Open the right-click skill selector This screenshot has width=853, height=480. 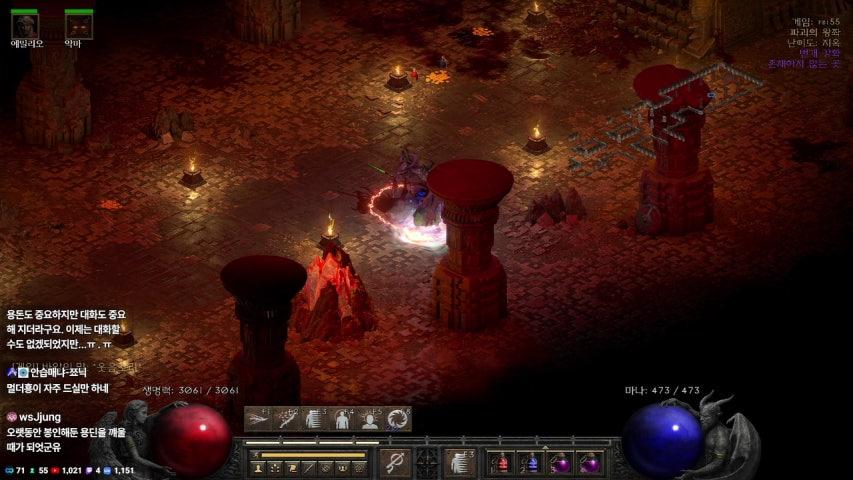(x=459, y=462)
